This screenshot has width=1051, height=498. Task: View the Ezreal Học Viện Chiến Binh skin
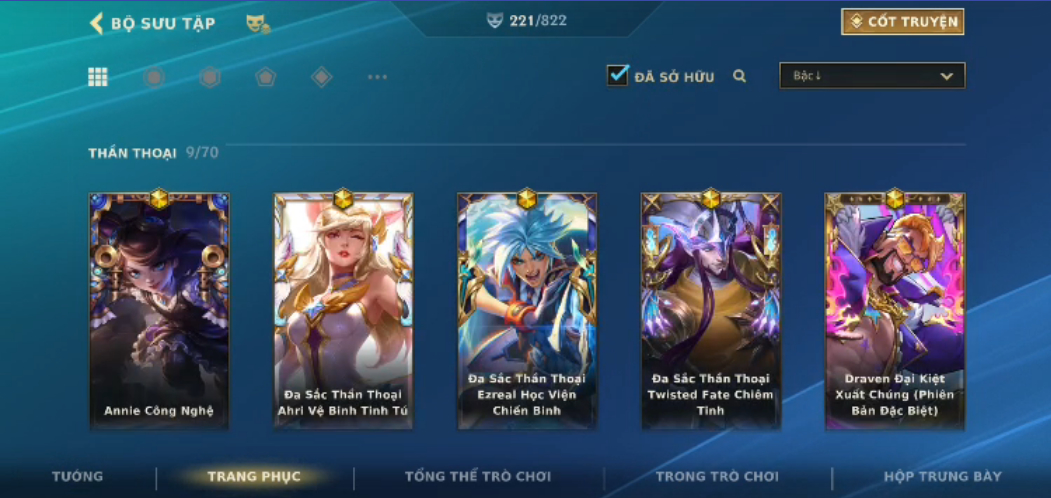(527, 311)
